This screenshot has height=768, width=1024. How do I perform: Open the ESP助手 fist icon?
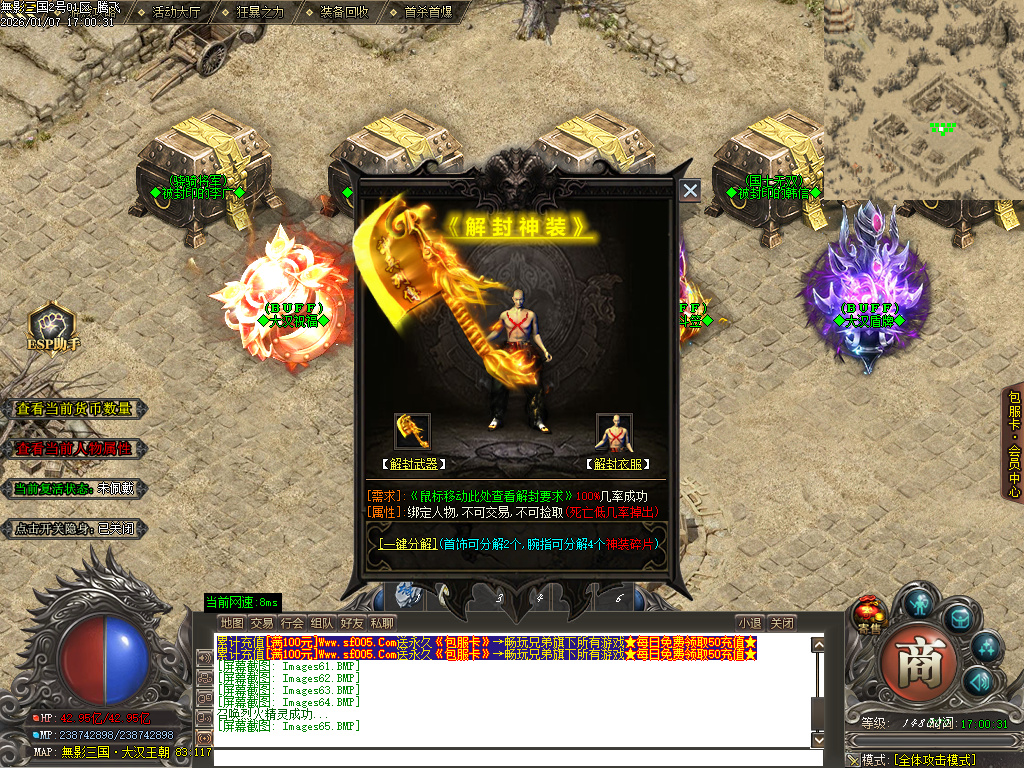tap(53, 323)
